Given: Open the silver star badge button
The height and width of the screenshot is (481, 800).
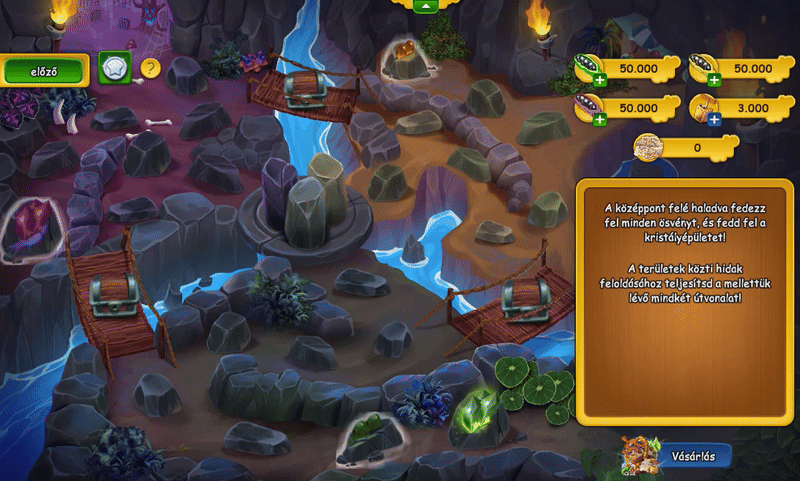Looking at the screenshot, I should [115, 68].
